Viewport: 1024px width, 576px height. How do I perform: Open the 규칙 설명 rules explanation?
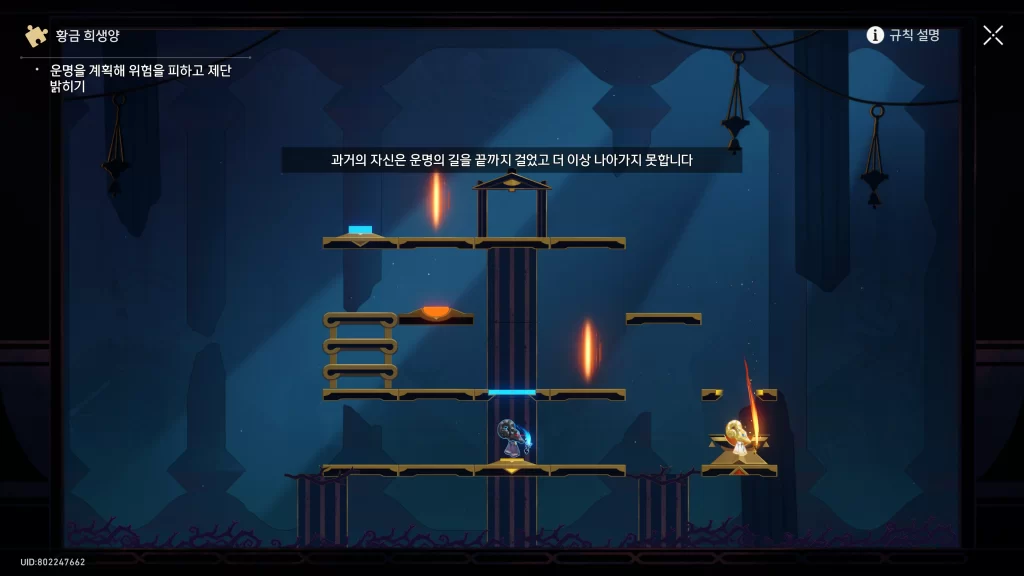(x=903, y=35)
